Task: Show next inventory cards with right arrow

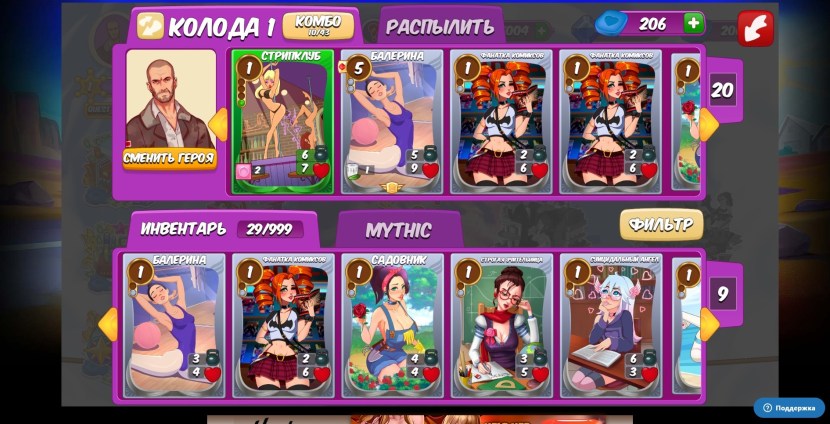Action: click(x=709, y=324)
